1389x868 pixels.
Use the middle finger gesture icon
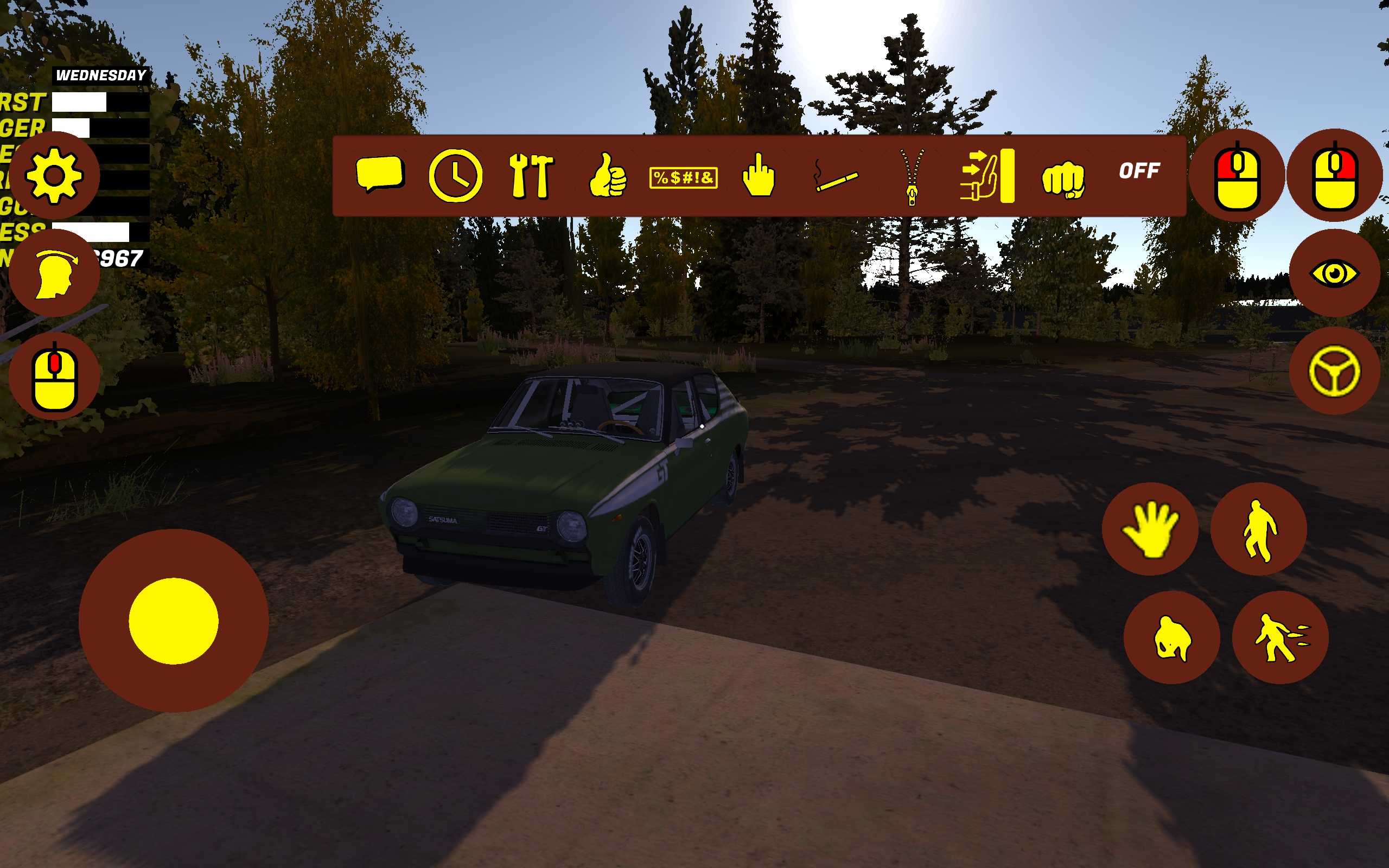click(x=758, y=176)
